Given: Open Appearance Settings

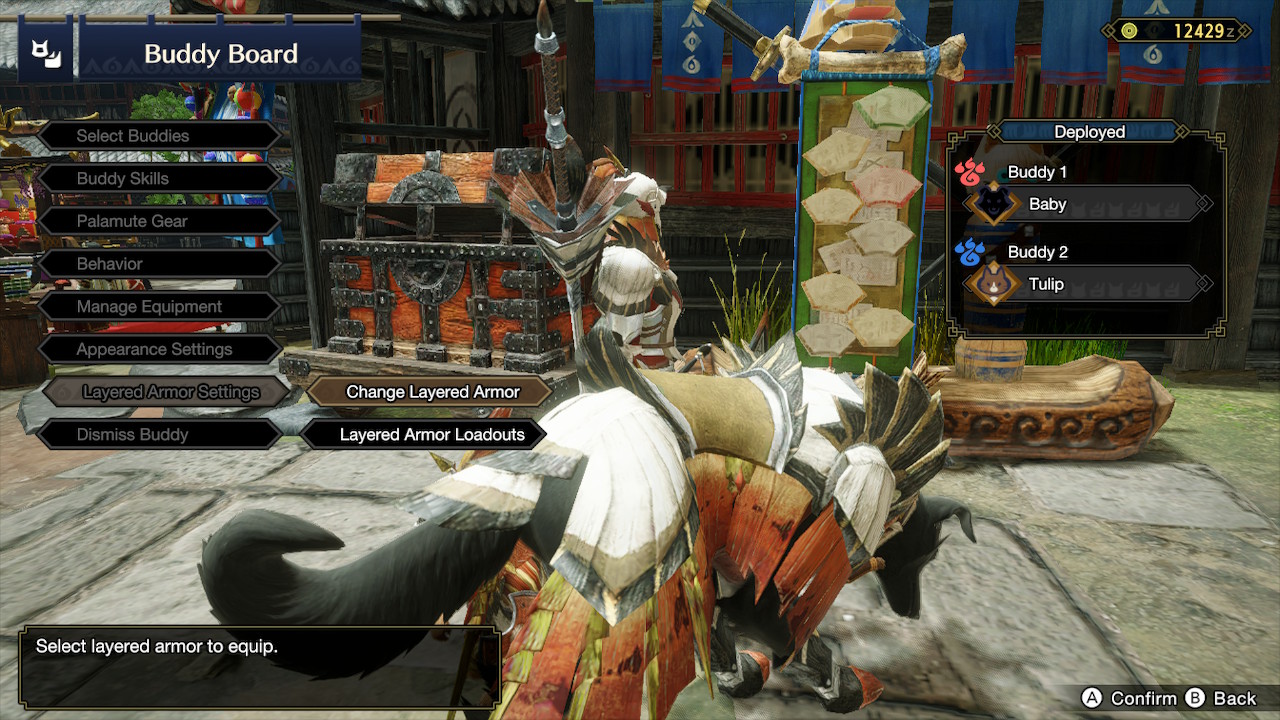Looking at the screenshot, I should pyautogui.click(x=158, y=350).
